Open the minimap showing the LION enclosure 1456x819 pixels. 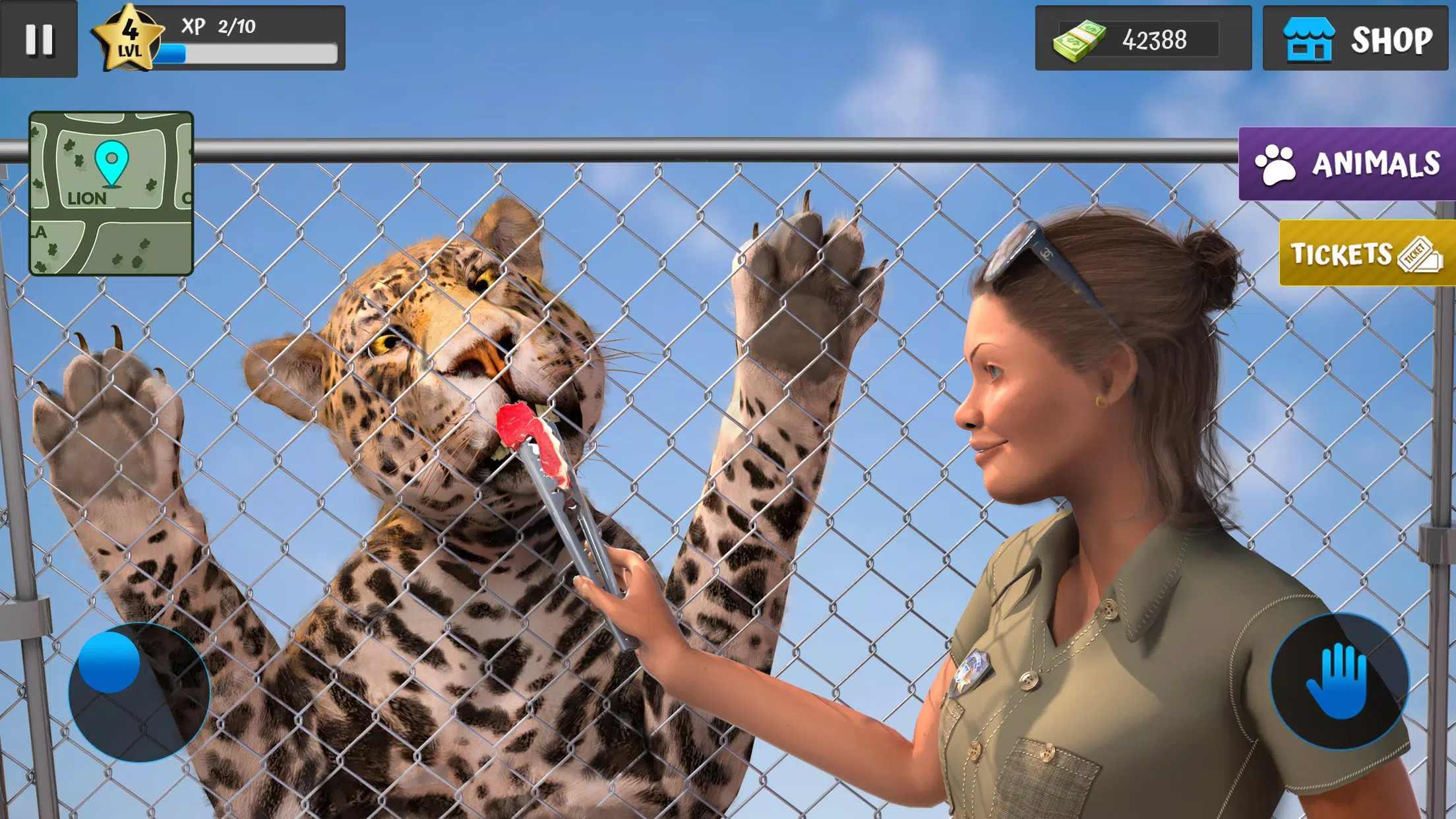pyautogui.click(x=111, y=193)
